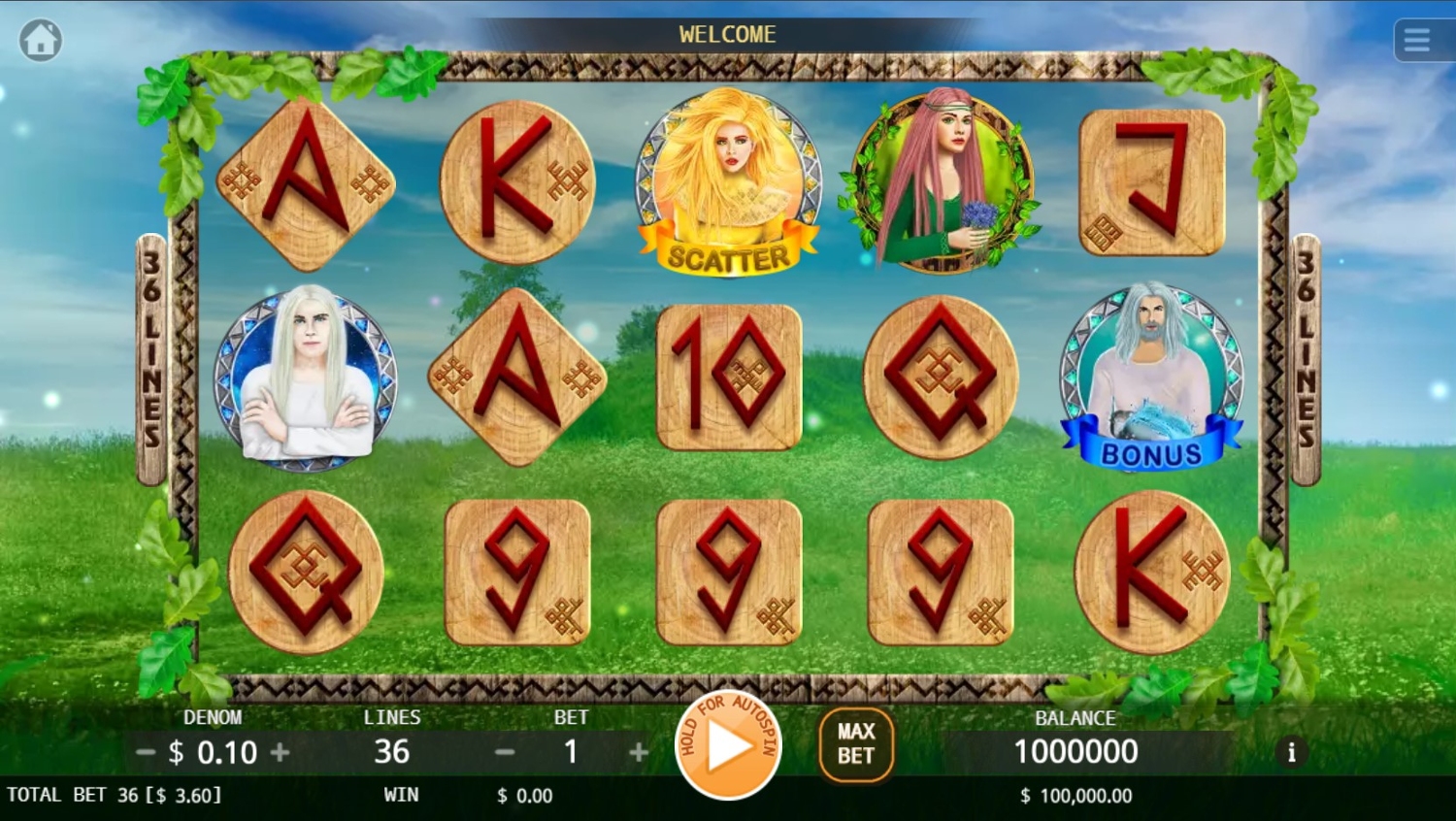
Task: Open the hamburger menu
Action: pos(1416,41)
